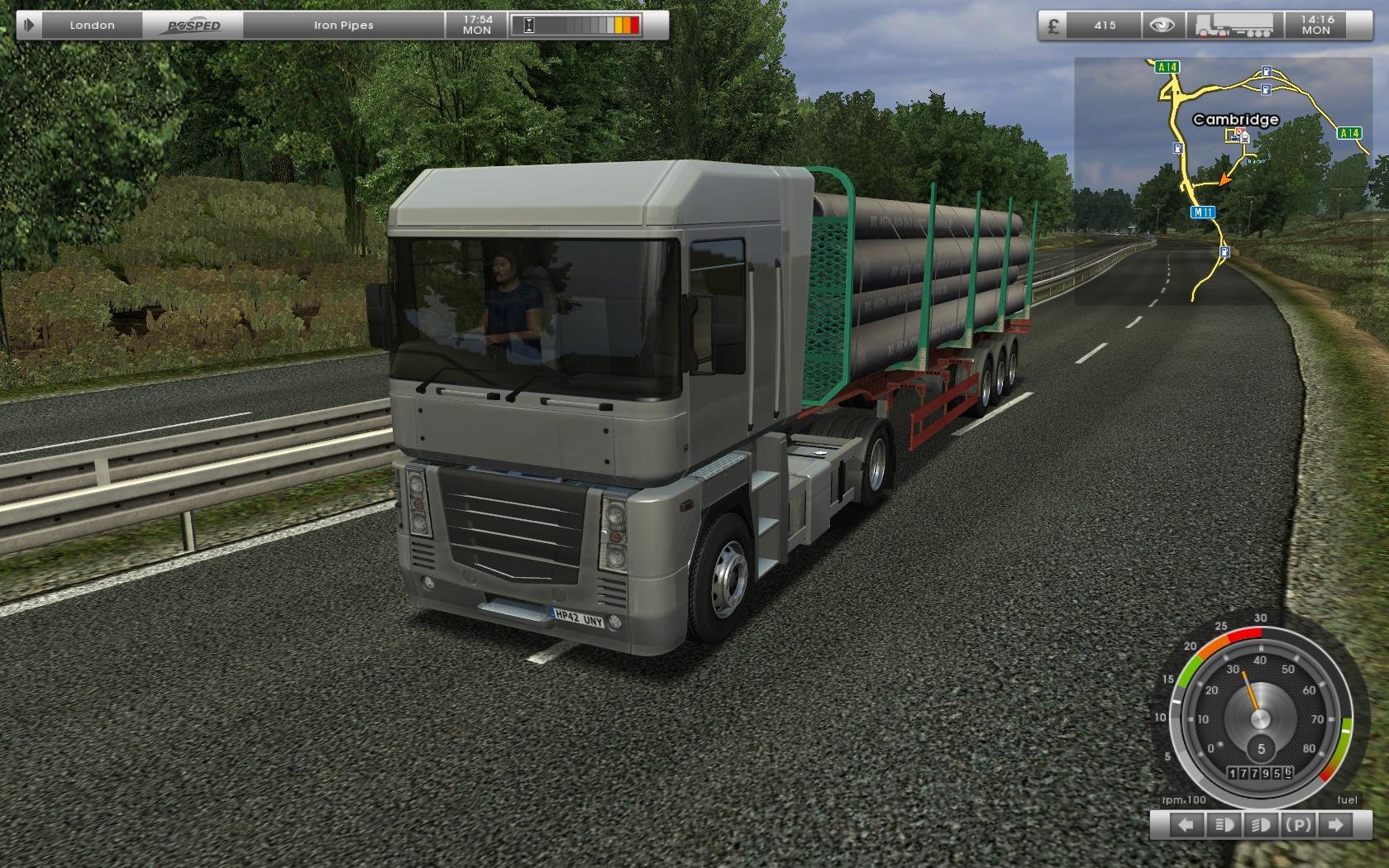Open the London destination selector
1389x868 pixels.
(x=93, y=25)
